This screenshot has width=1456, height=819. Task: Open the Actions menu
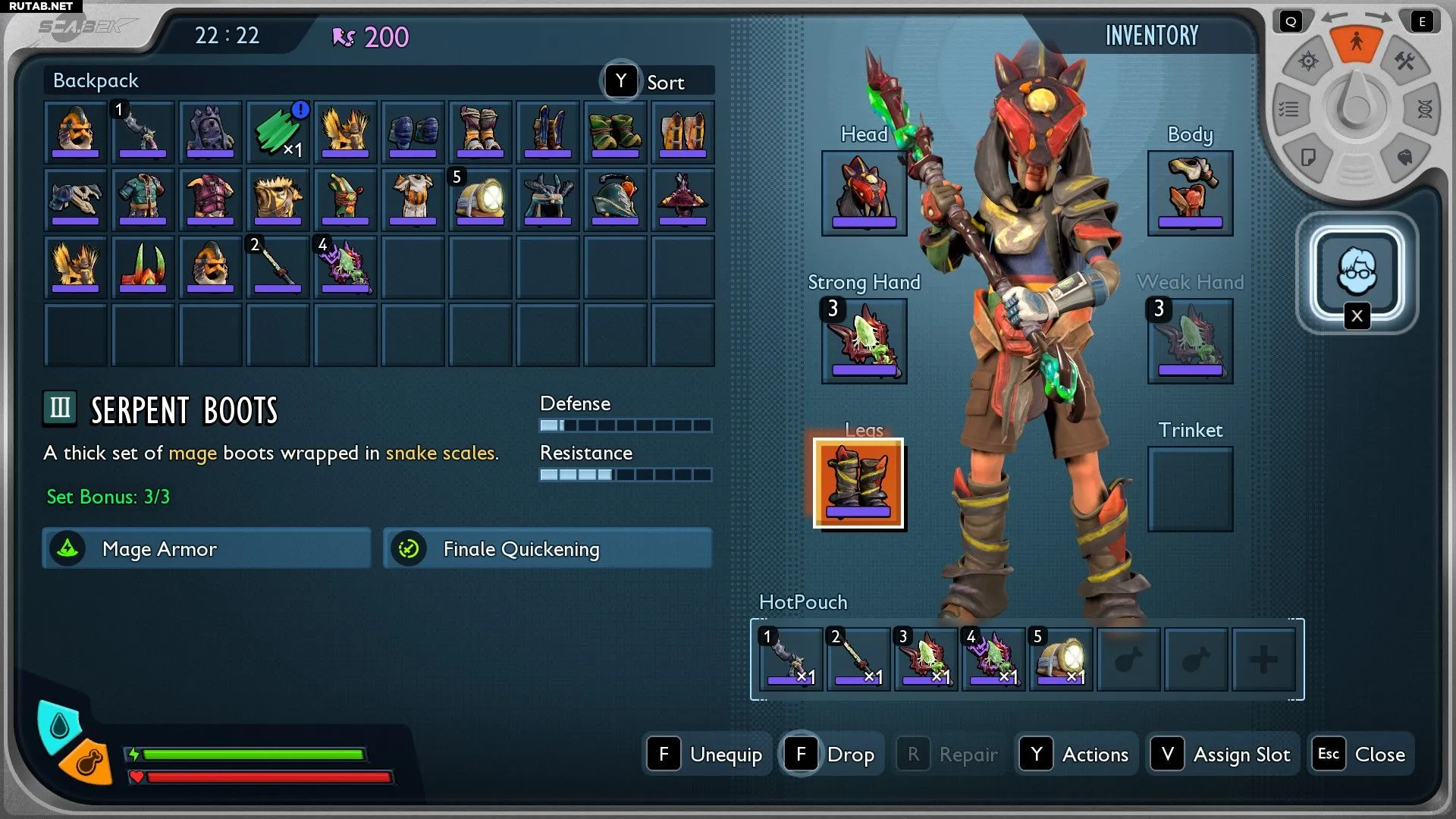[1077, 754]
